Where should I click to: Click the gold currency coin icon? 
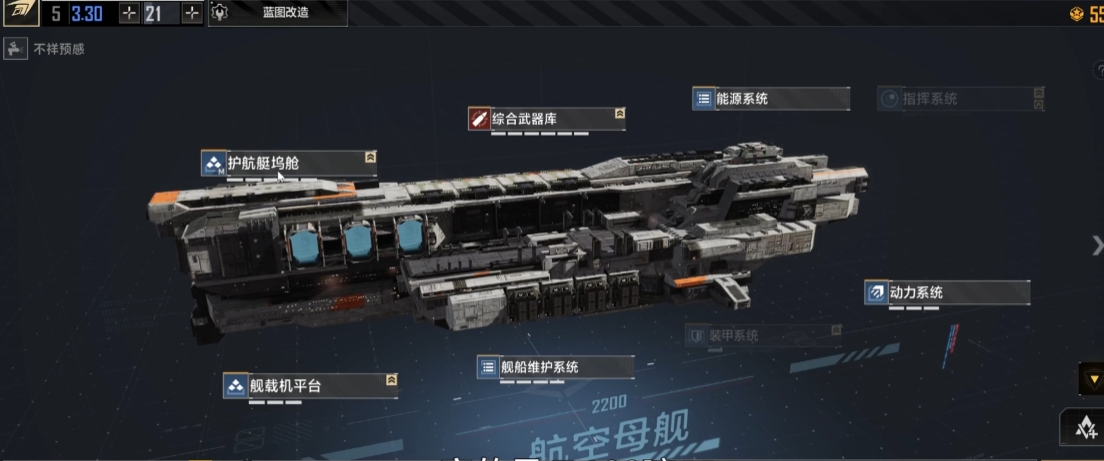tap(1076, 14)
